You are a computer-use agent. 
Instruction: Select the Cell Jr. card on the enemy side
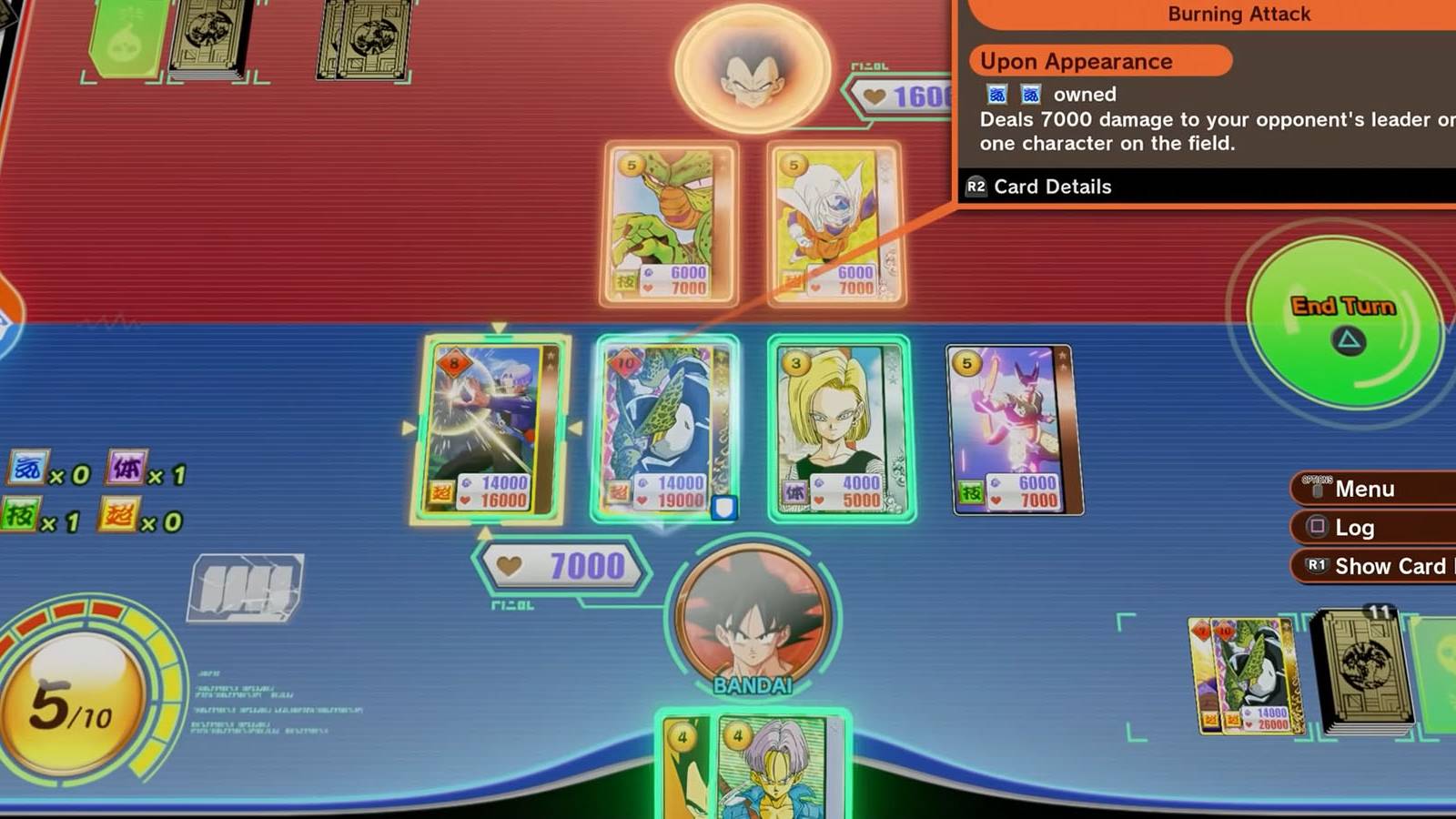669,223
